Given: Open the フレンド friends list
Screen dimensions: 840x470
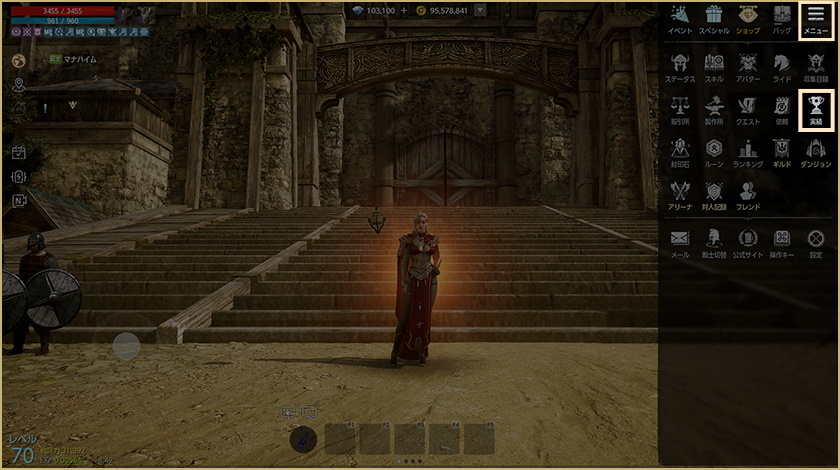Looking at the screenshot, I should pos(747,194).
